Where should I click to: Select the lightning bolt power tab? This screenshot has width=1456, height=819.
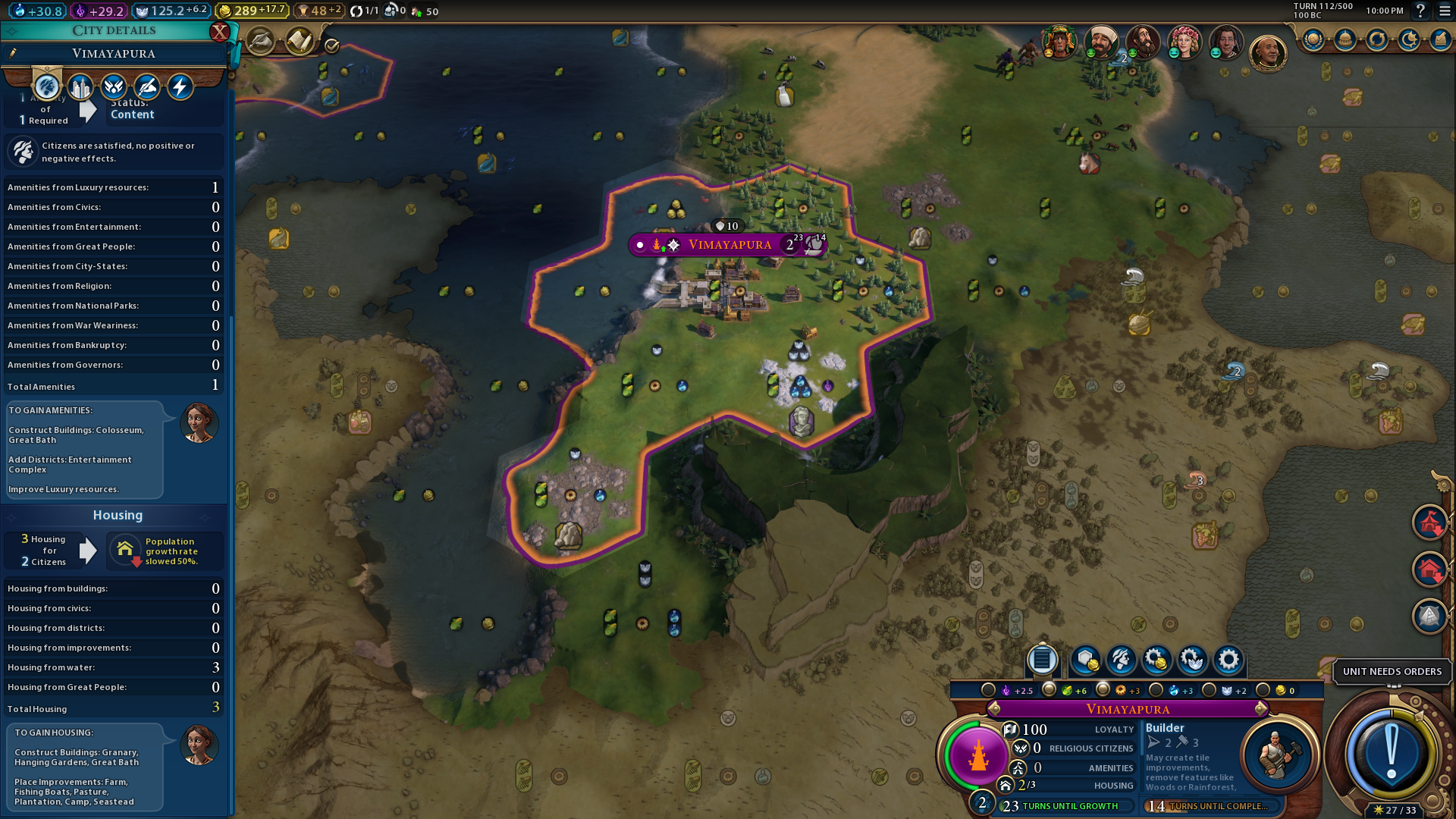180,87
